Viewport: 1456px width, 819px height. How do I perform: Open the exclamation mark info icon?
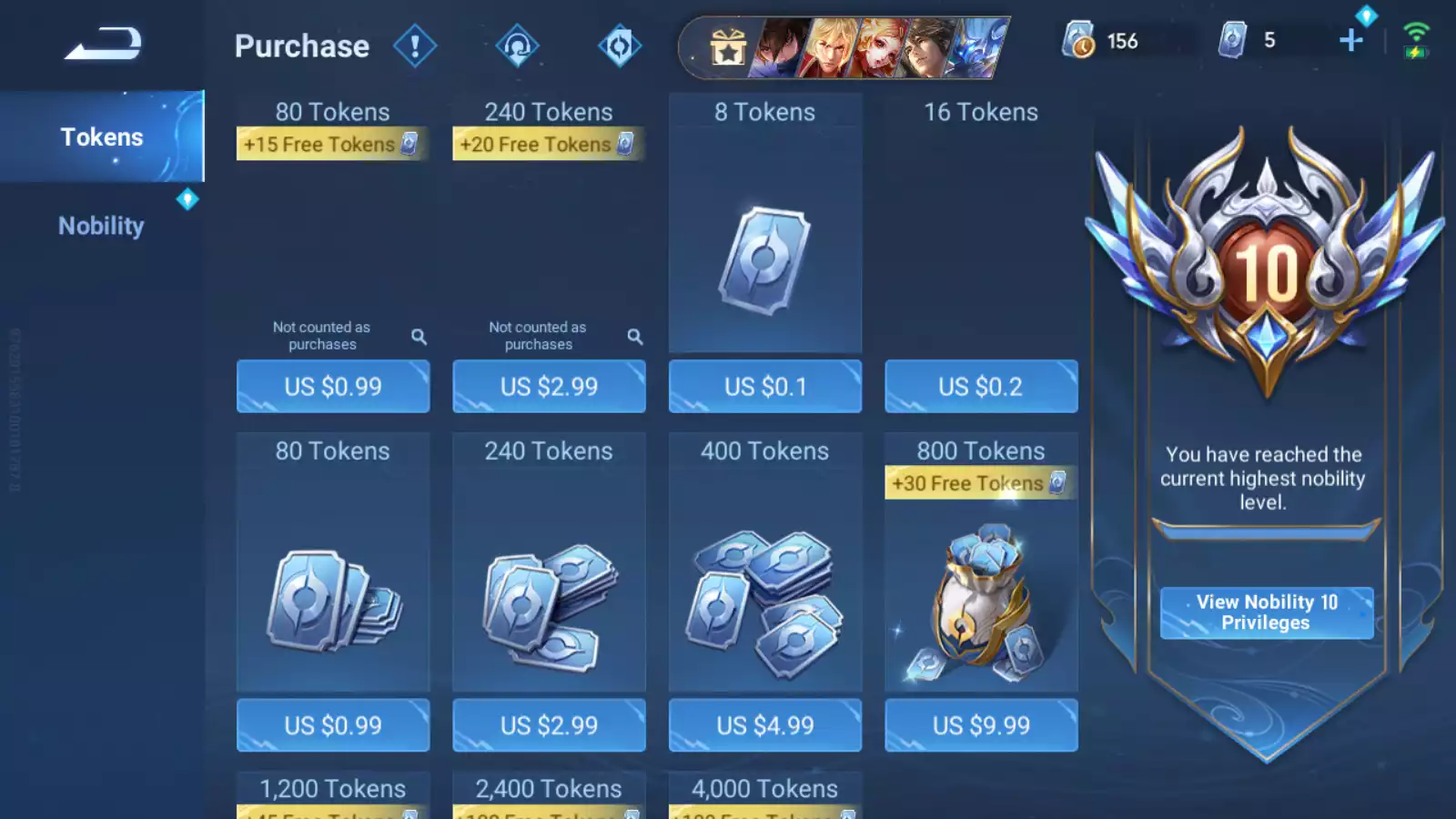[x=415, y=45]
